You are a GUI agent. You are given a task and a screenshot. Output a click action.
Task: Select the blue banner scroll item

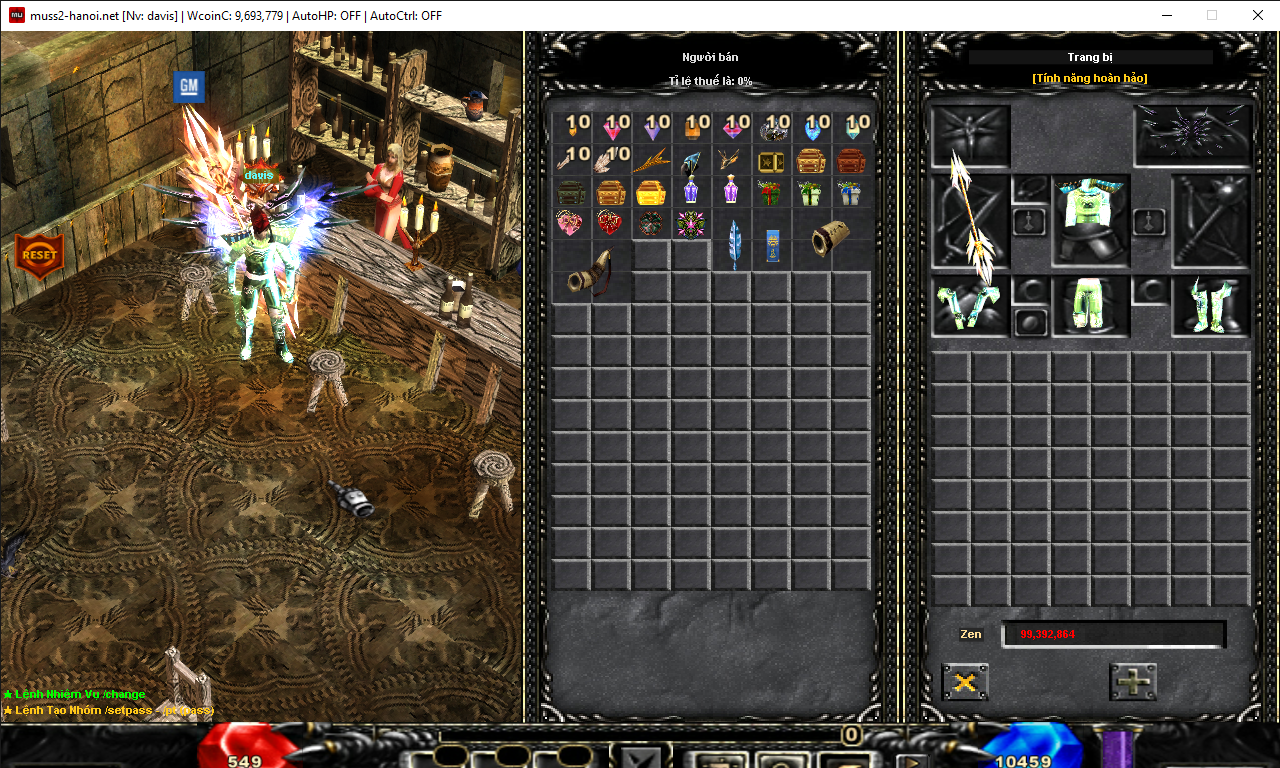pos(771,244)
